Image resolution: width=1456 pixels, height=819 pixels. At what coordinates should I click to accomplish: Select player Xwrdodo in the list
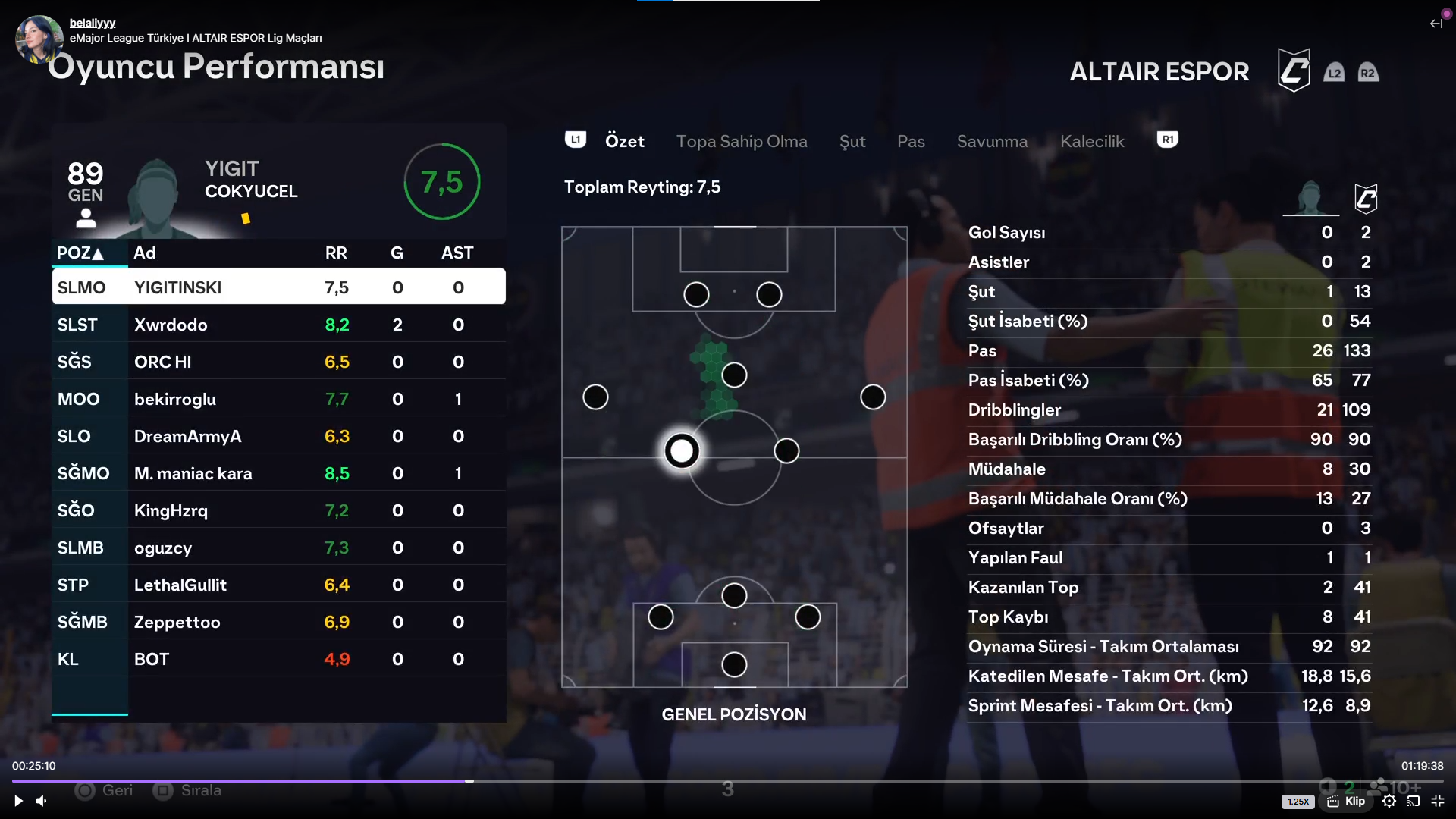(278, 325)
